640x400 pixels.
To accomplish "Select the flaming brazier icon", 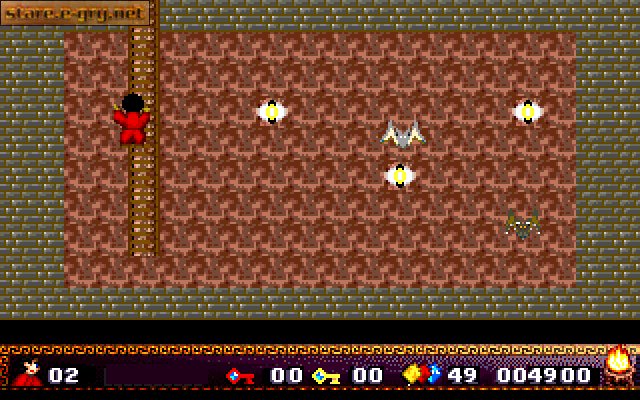I will (x=618, y=365).
